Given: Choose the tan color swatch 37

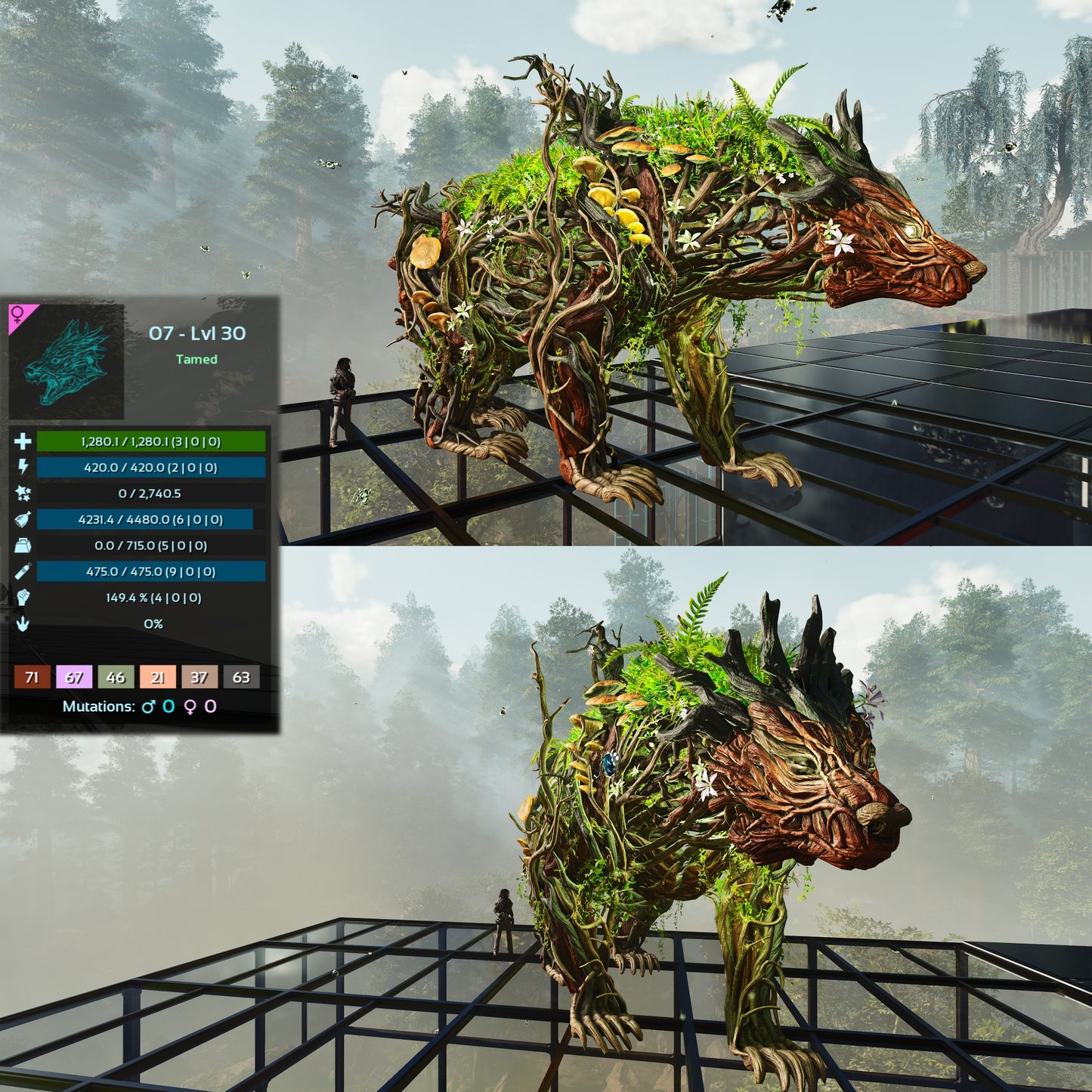Looking at the screenshot, I should coord(199,677).
